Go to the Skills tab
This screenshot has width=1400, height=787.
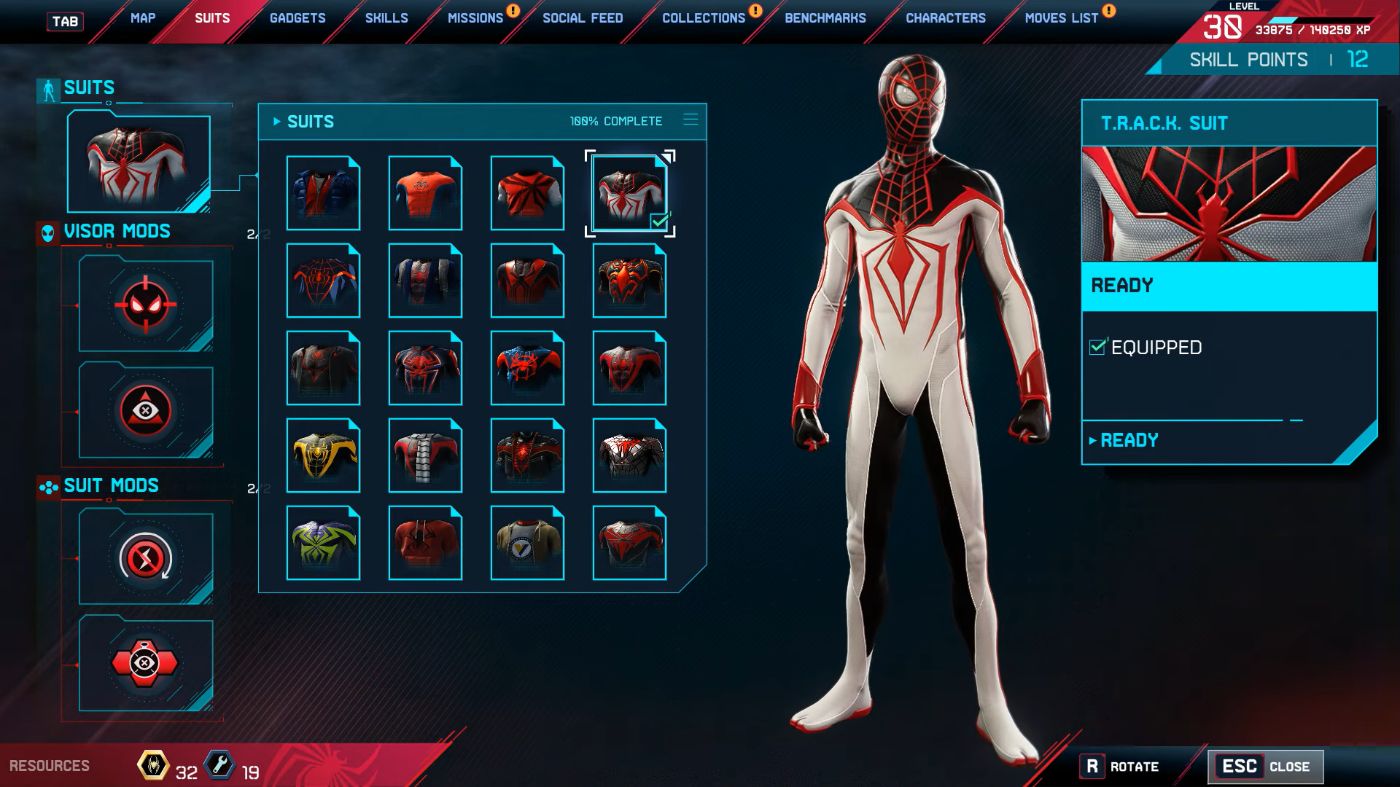click(386, 18)
